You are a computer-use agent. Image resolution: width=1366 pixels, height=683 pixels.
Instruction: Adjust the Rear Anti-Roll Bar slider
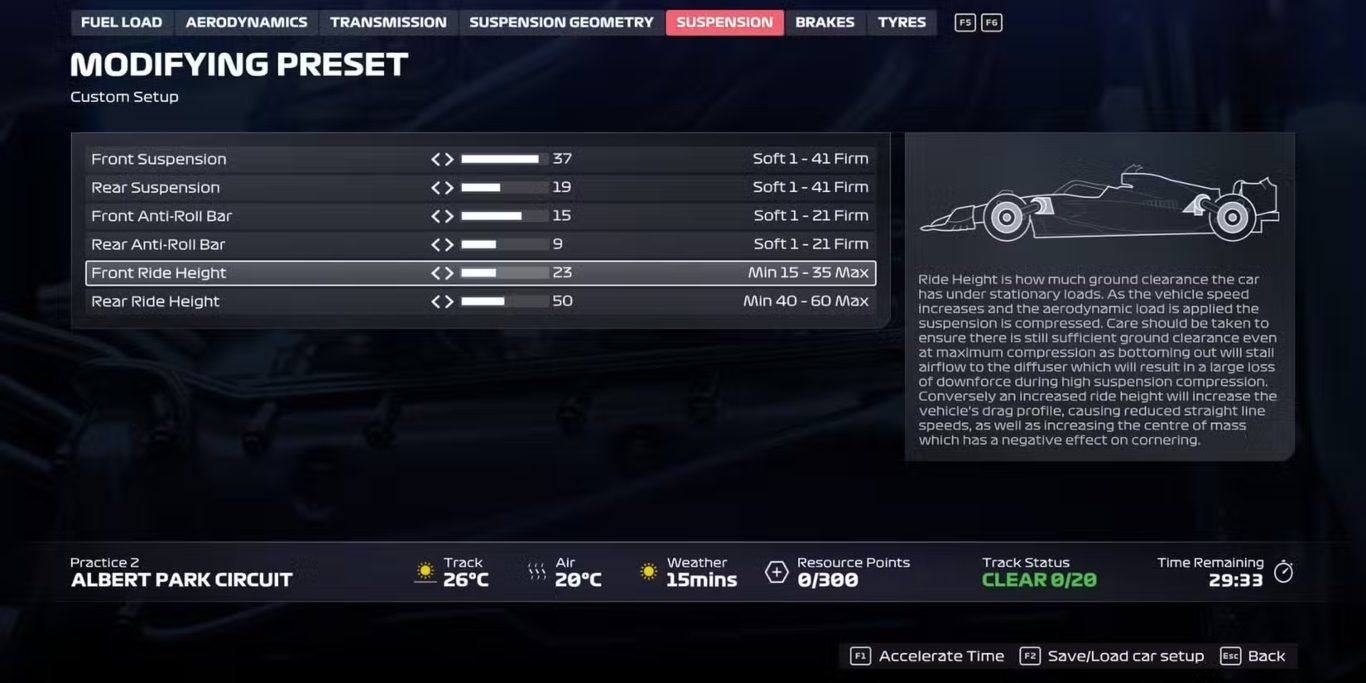click(x=504, y=244)
